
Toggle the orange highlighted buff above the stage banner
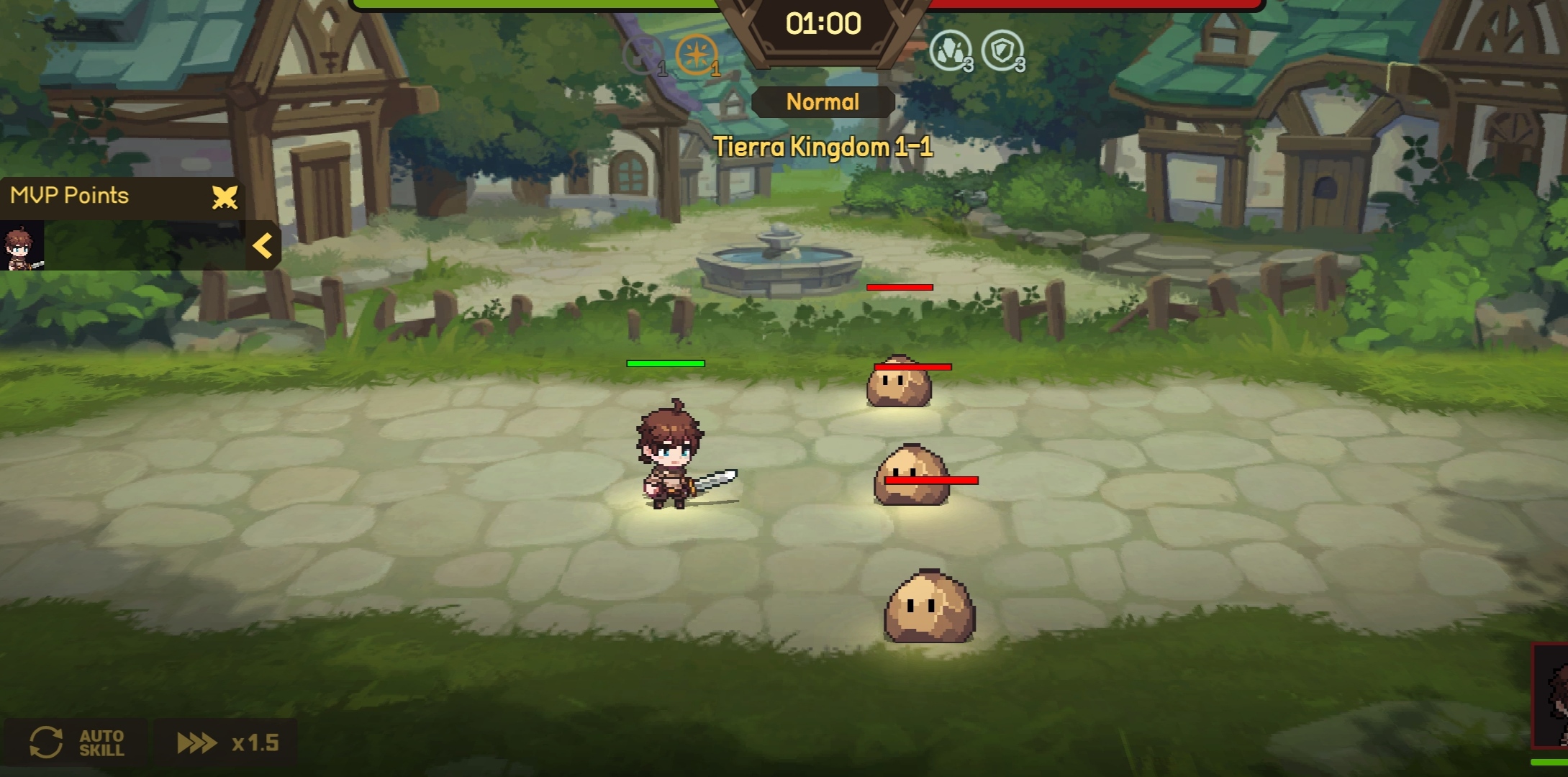[x=697, y=53]
